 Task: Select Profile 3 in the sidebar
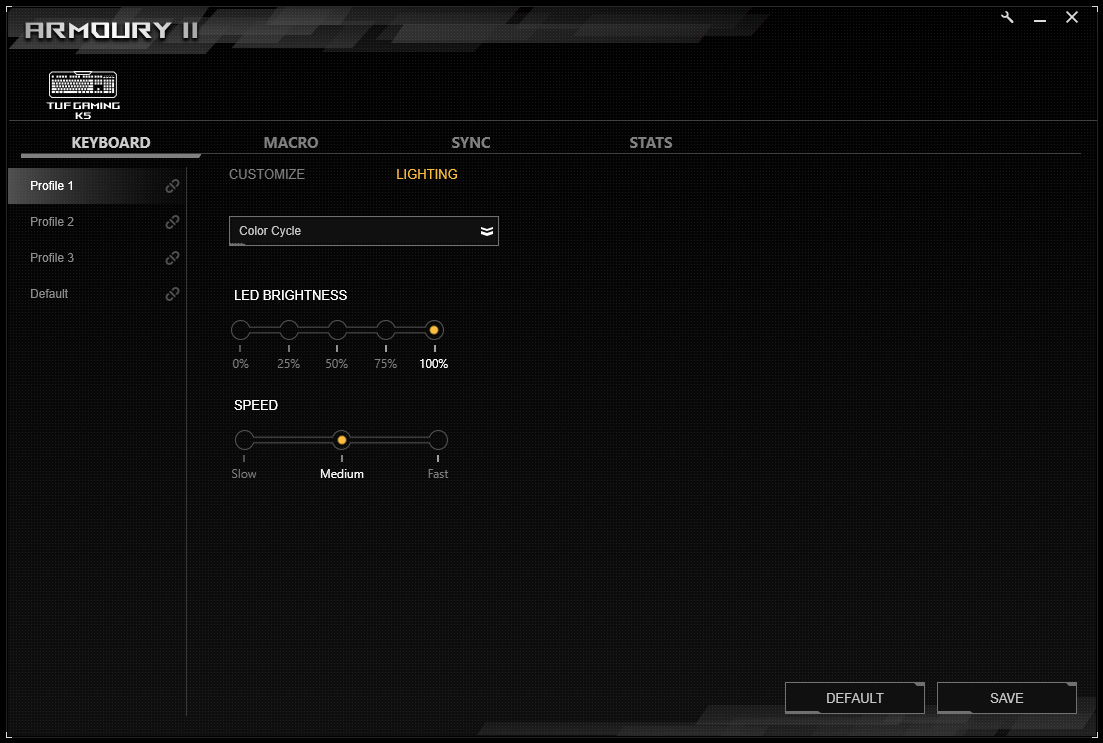(x=53, y=258)
